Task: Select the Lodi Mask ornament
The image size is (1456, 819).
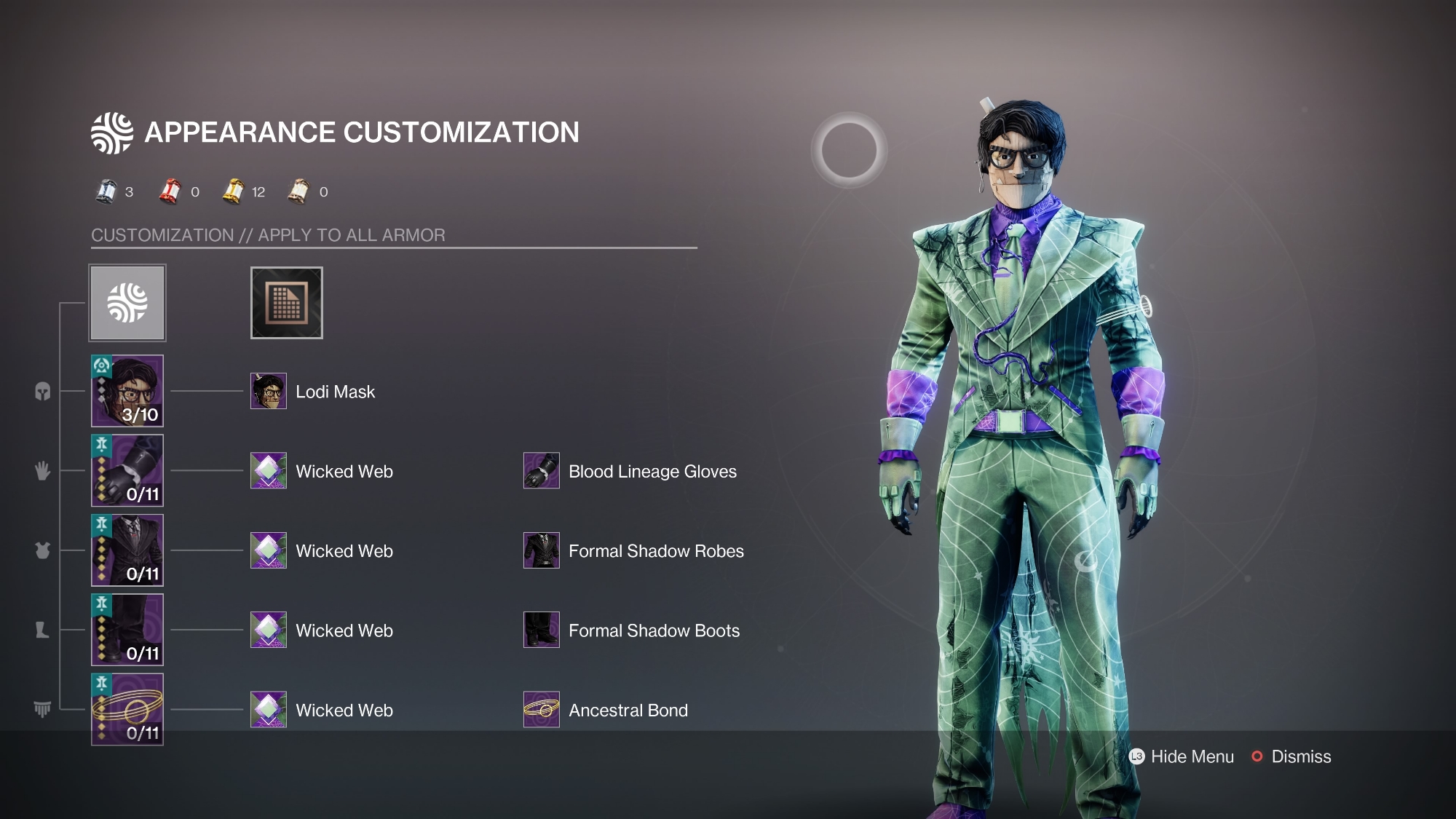Action: click(269, 392)
